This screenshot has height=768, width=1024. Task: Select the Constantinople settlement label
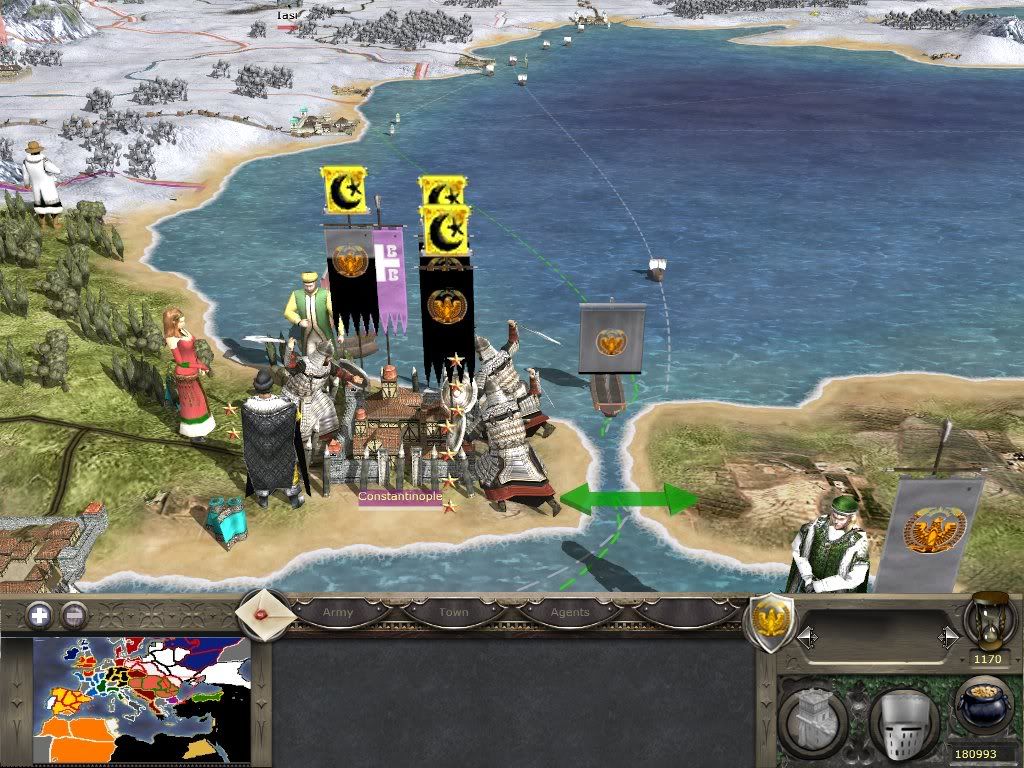(x=399, y=497)
